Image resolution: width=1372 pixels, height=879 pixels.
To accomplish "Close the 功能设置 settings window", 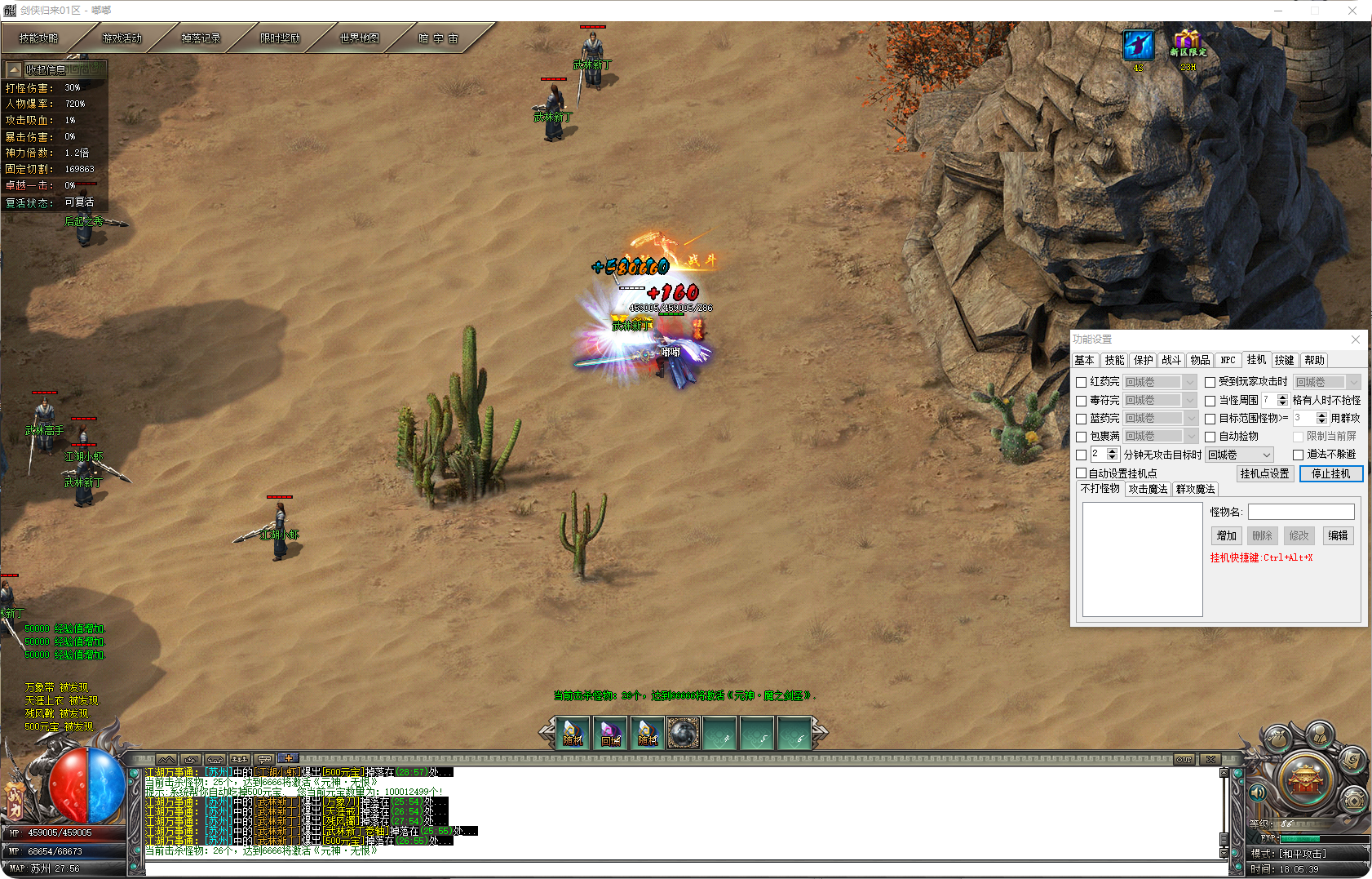I will (x=1356, y=340).
